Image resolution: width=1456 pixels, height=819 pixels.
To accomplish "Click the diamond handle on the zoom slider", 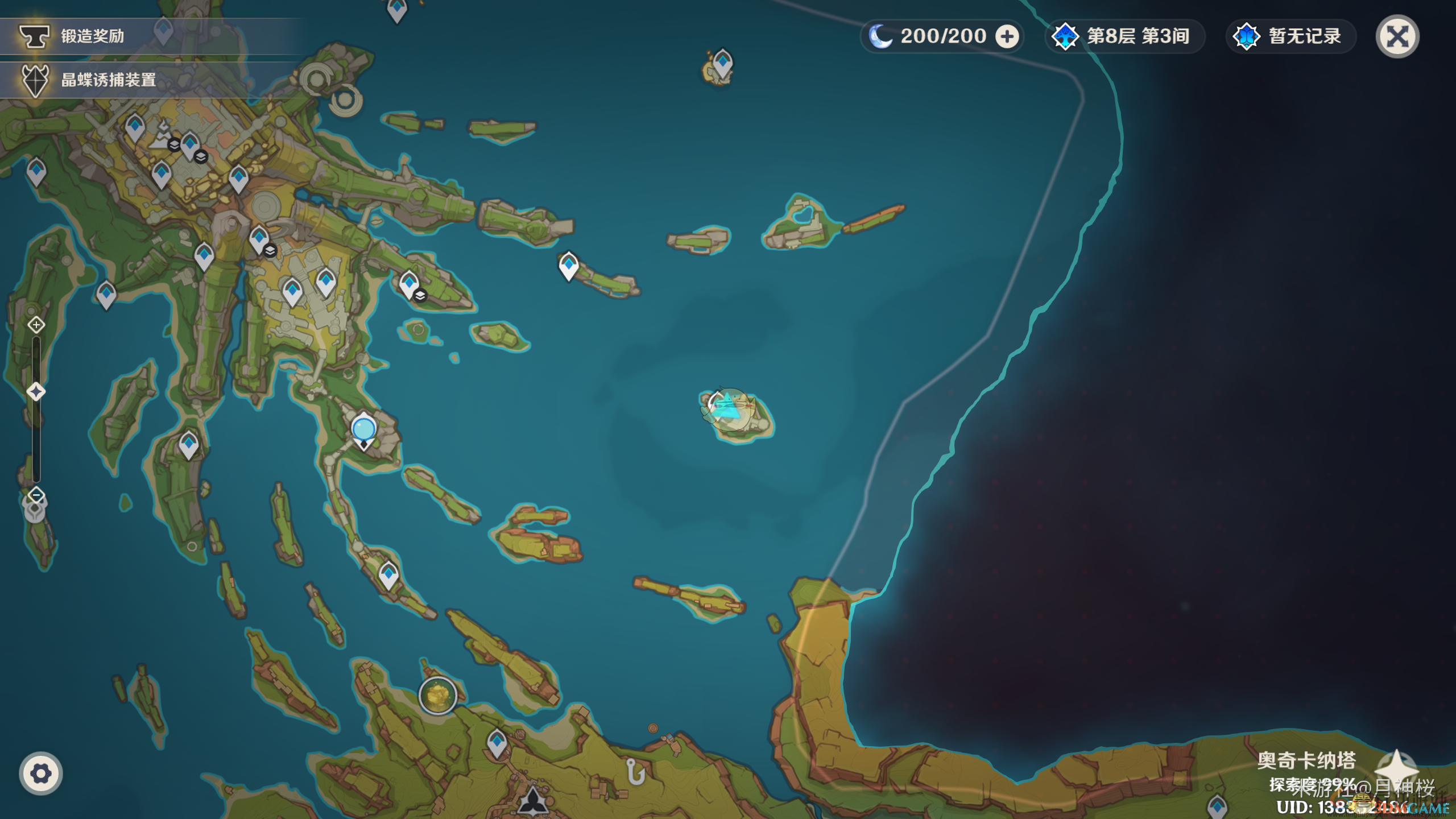I will click(x=36, y=392).
